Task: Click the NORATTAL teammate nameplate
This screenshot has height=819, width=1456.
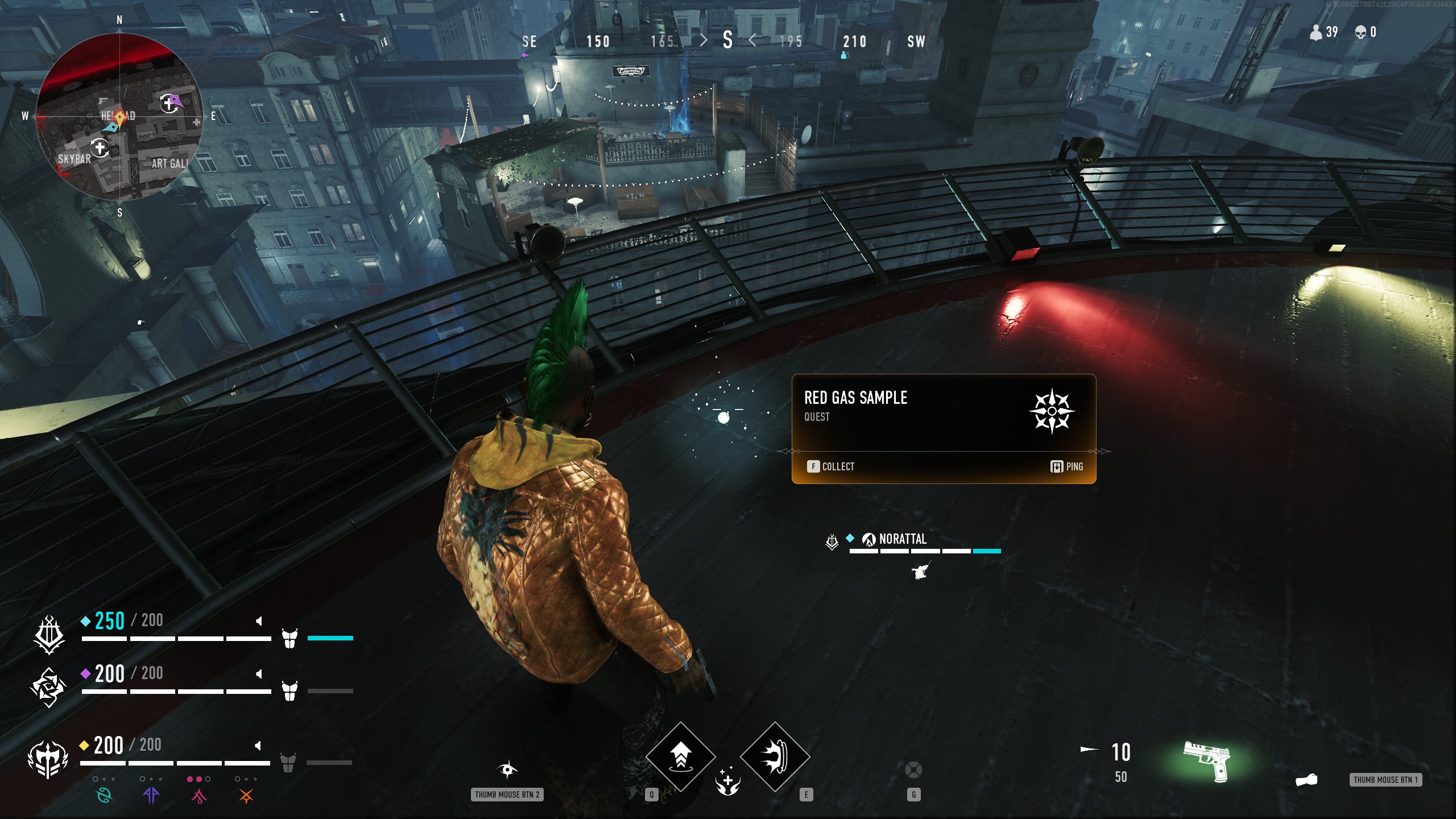Action: tap(902, 539)
